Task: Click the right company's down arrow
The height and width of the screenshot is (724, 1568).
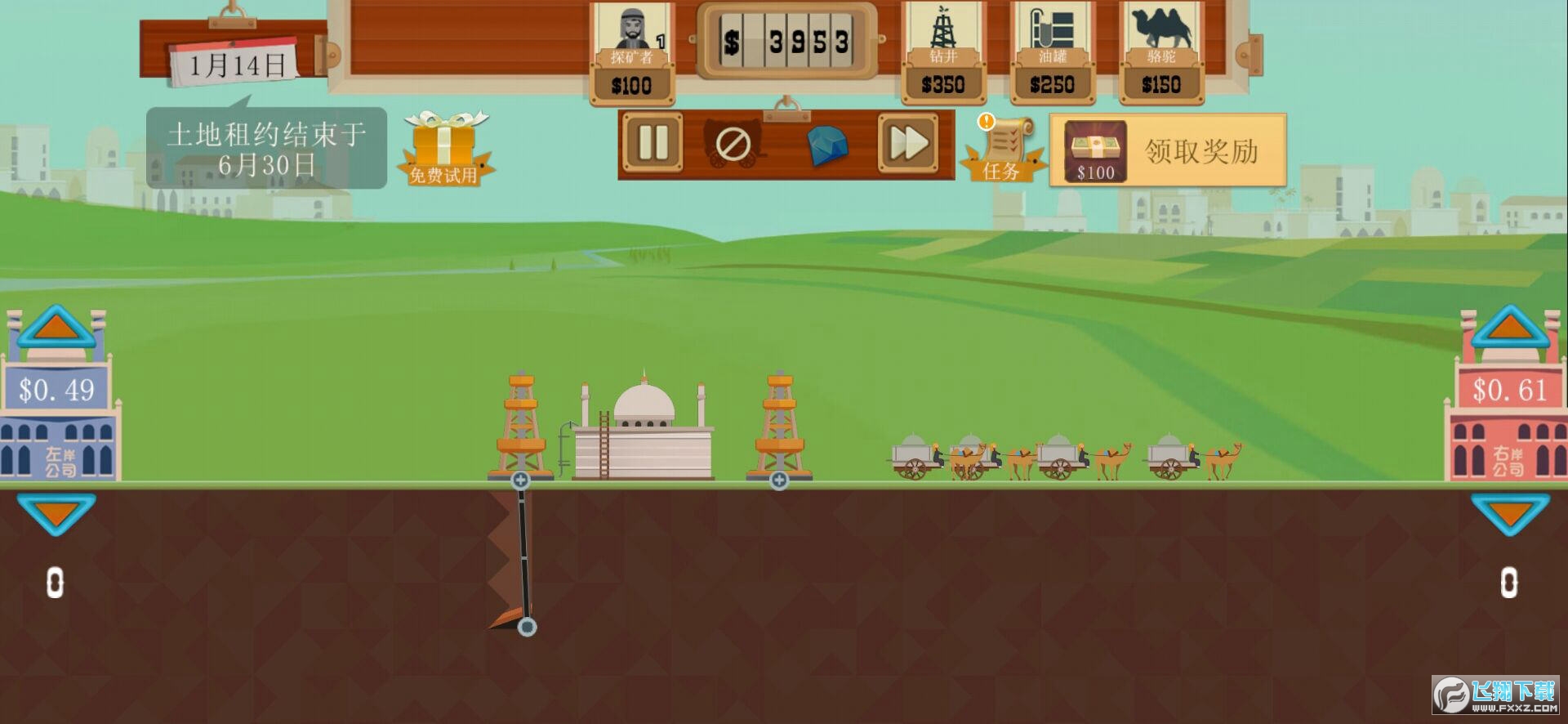Action: [x=1510, y=513]
